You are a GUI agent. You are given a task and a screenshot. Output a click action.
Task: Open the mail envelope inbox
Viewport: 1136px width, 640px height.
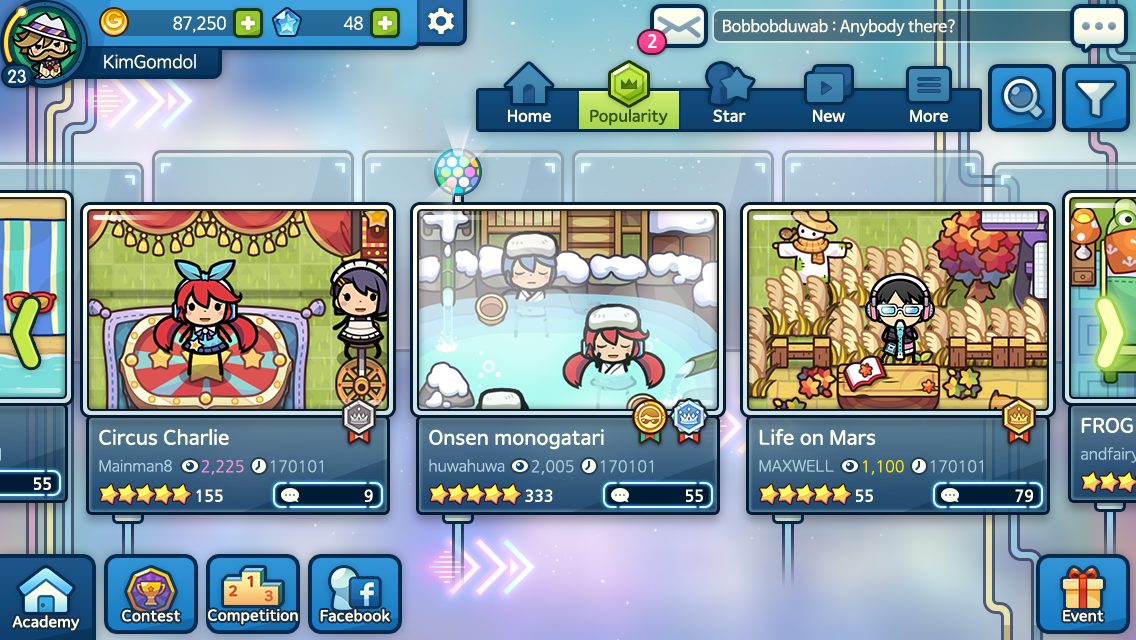point(678,26)
